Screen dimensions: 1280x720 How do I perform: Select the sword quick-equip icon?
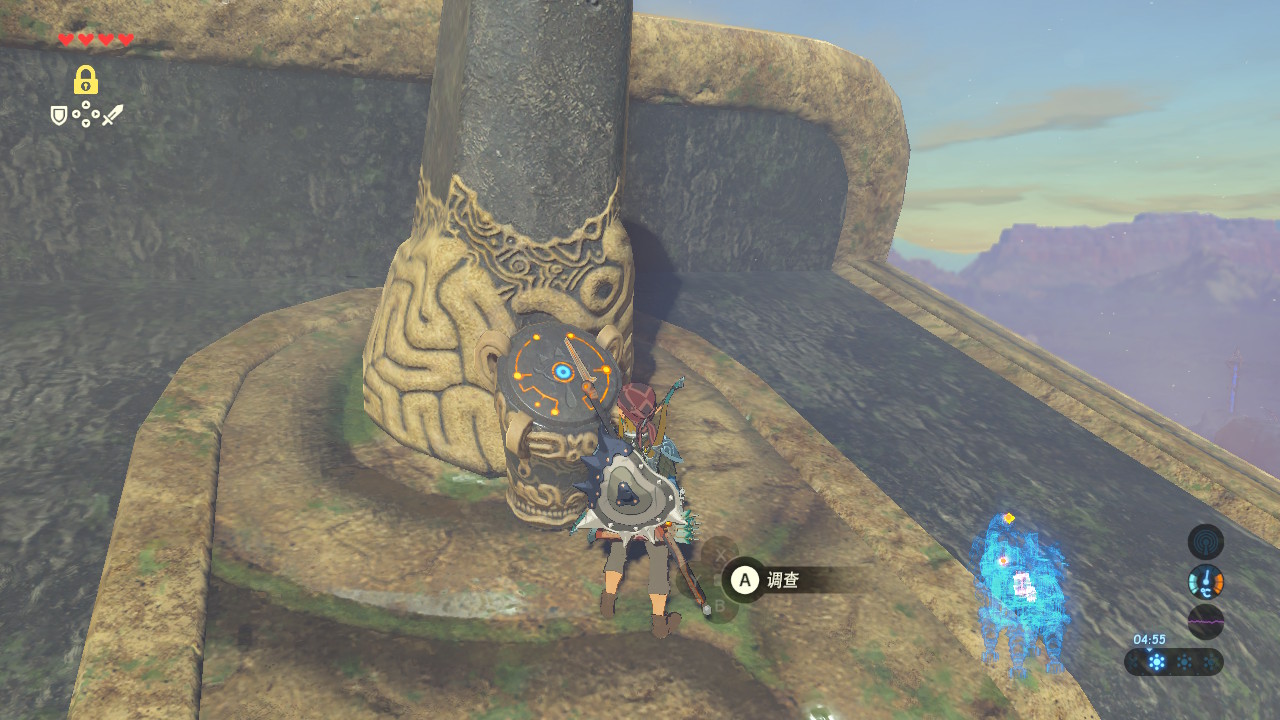click(112, 116)
